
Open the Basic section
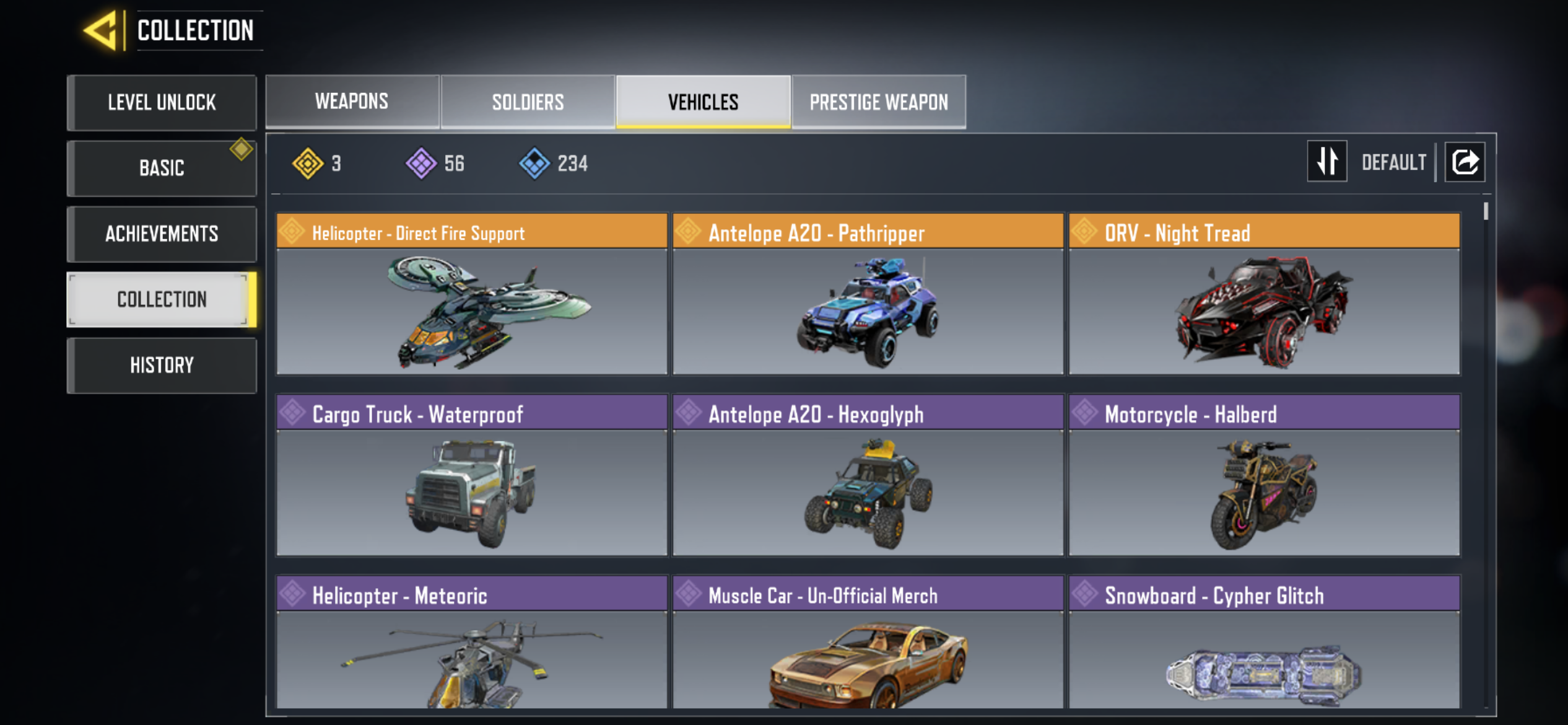click(x=162, y=168)
